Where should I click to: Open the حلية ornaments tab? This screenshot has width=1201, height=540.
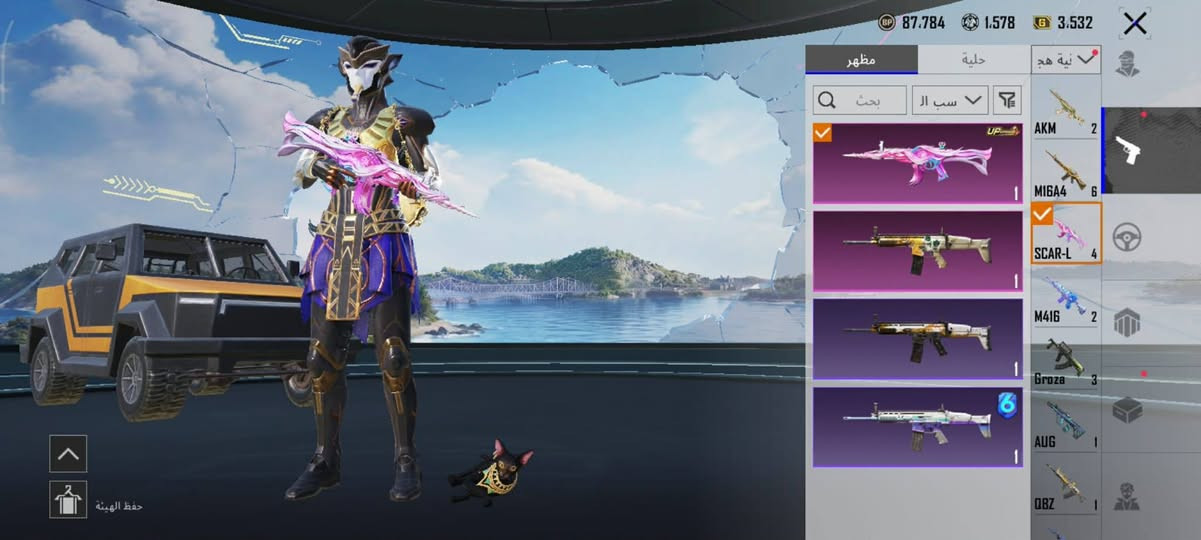[x=973, y=59]
